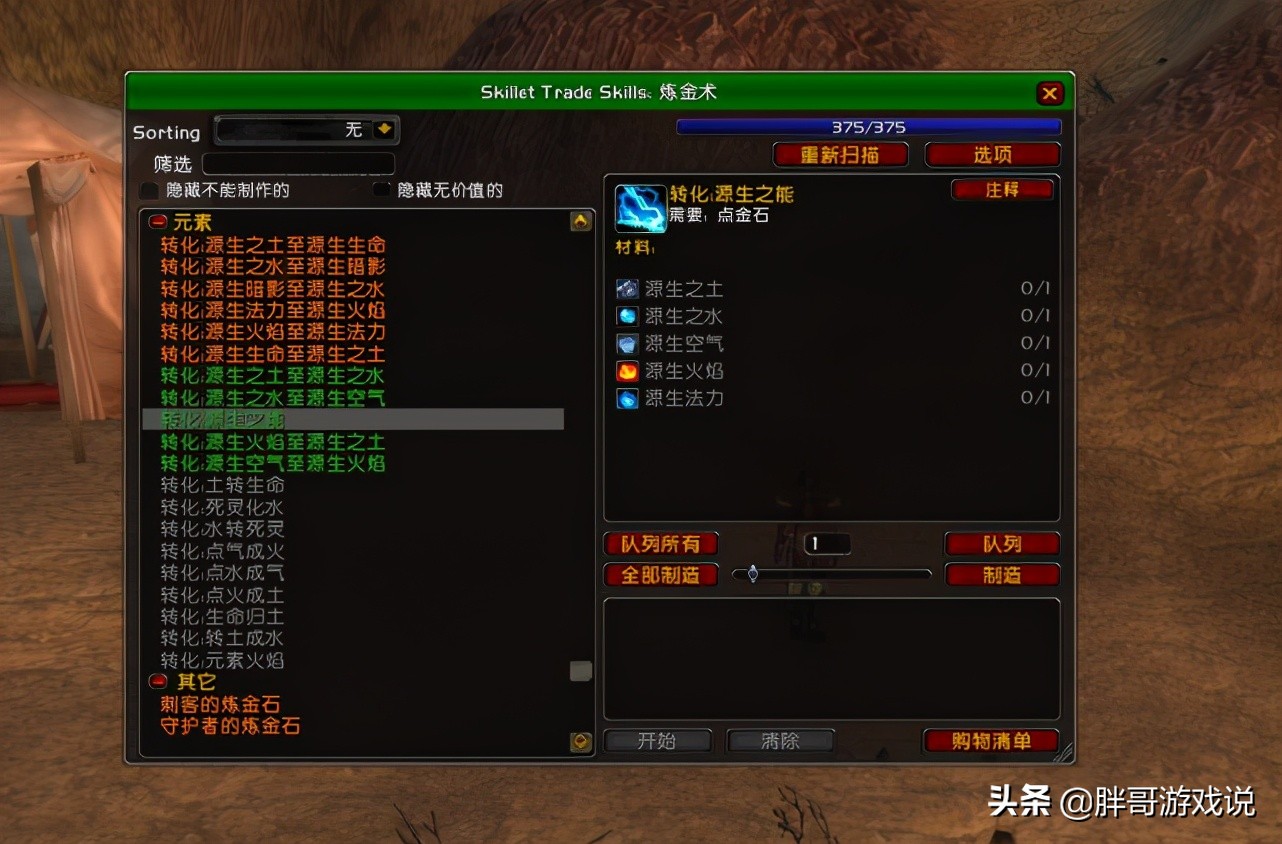Collapse the 元素 recipe category
The width and height of the screenshot is (1282, 844).
(157, 223)
